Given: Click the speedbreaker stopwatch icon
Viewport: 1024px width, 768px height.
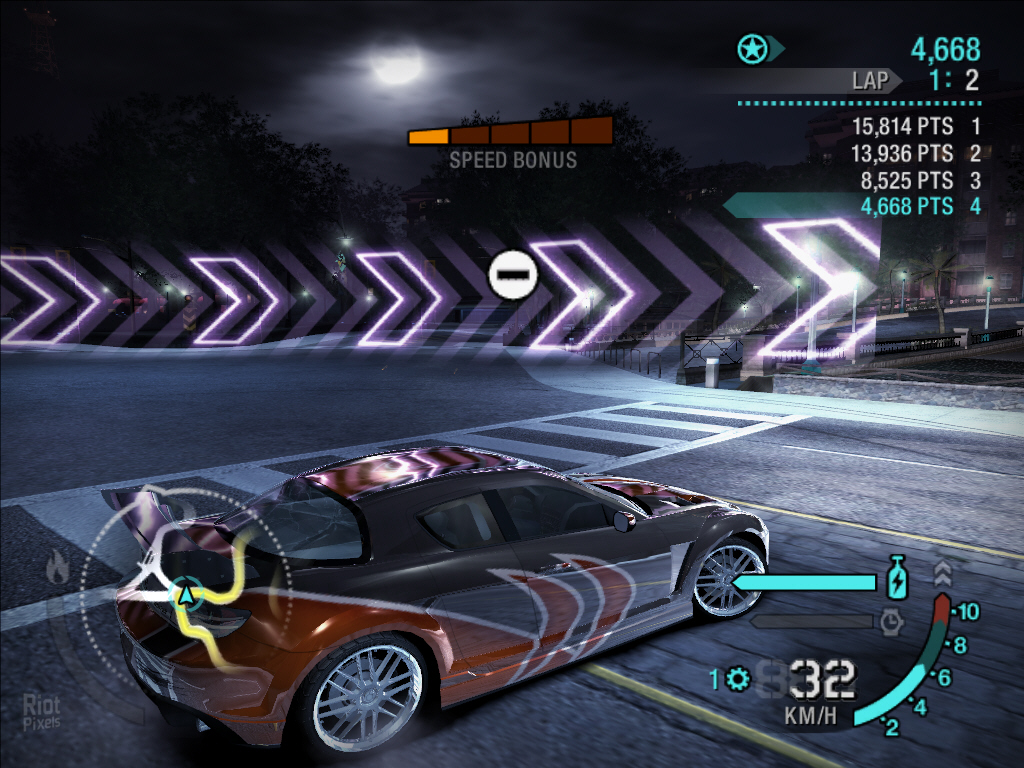Looking at the screenshot, I should click(892, 622).
